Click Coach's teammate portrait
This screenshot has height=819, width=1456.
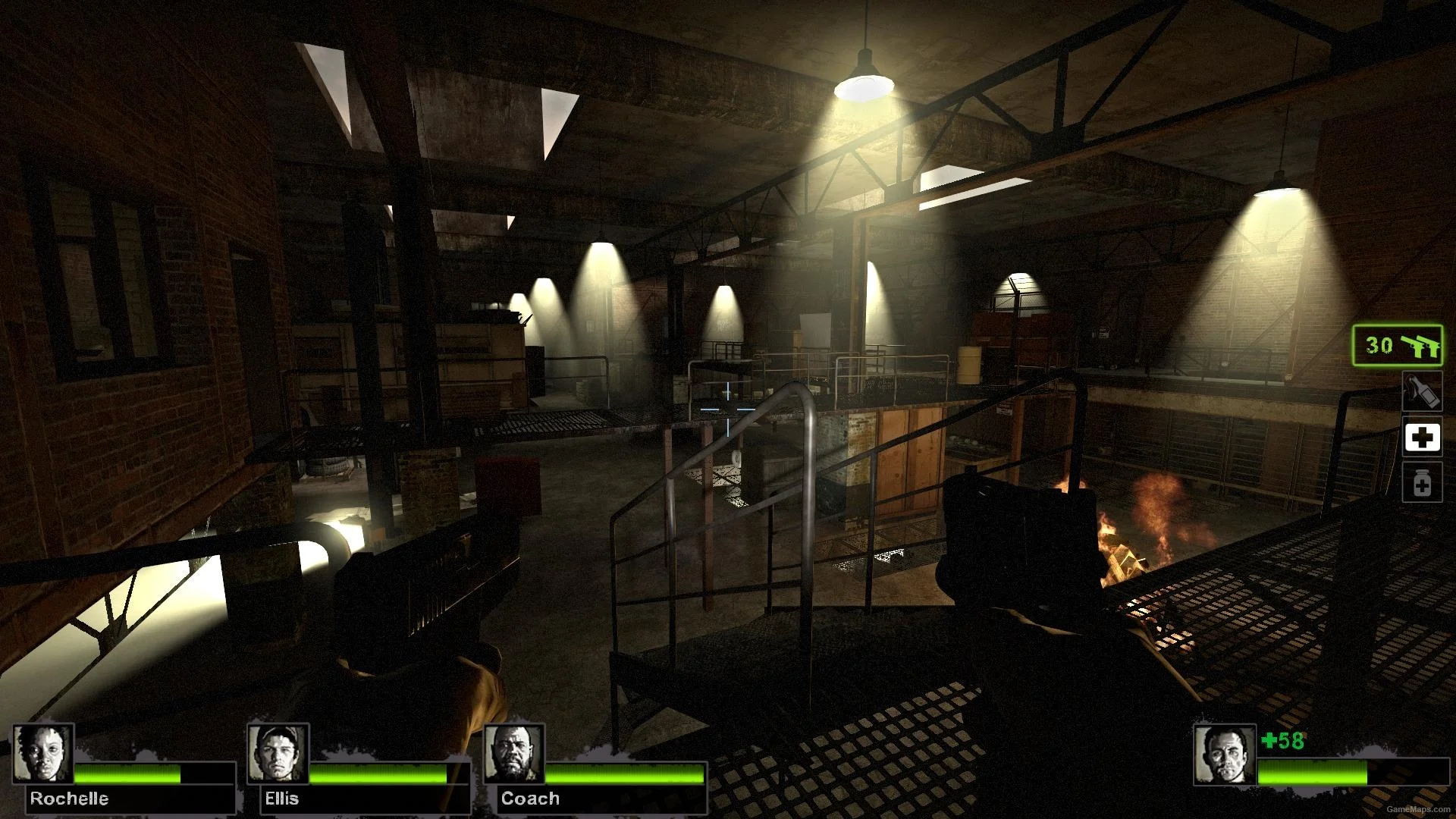pos(513,754)
